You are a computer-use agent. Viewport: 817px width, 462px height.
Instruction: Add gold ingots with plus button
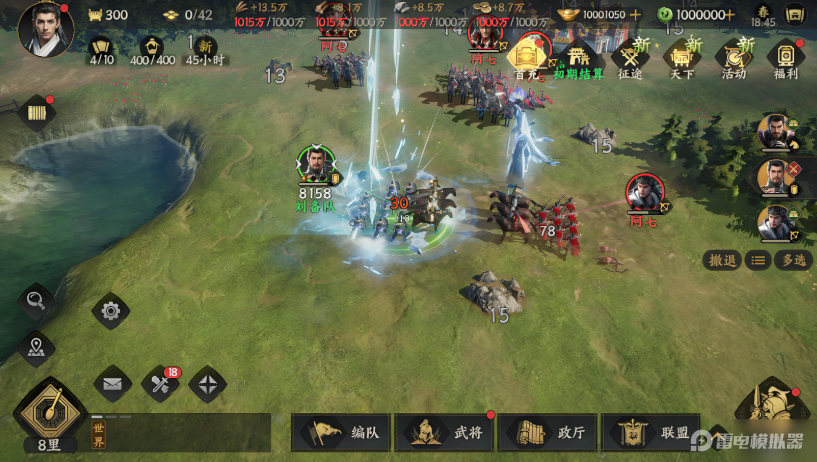tap(634, 14)
